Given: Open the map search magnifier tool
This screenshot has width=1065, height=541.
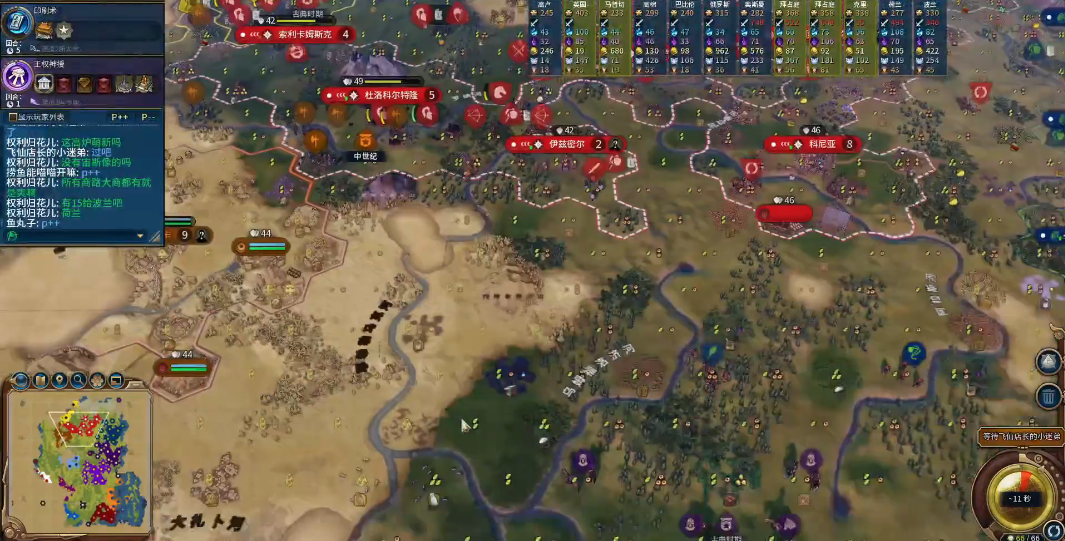Looking at the screenshot, I should point(79,380).
